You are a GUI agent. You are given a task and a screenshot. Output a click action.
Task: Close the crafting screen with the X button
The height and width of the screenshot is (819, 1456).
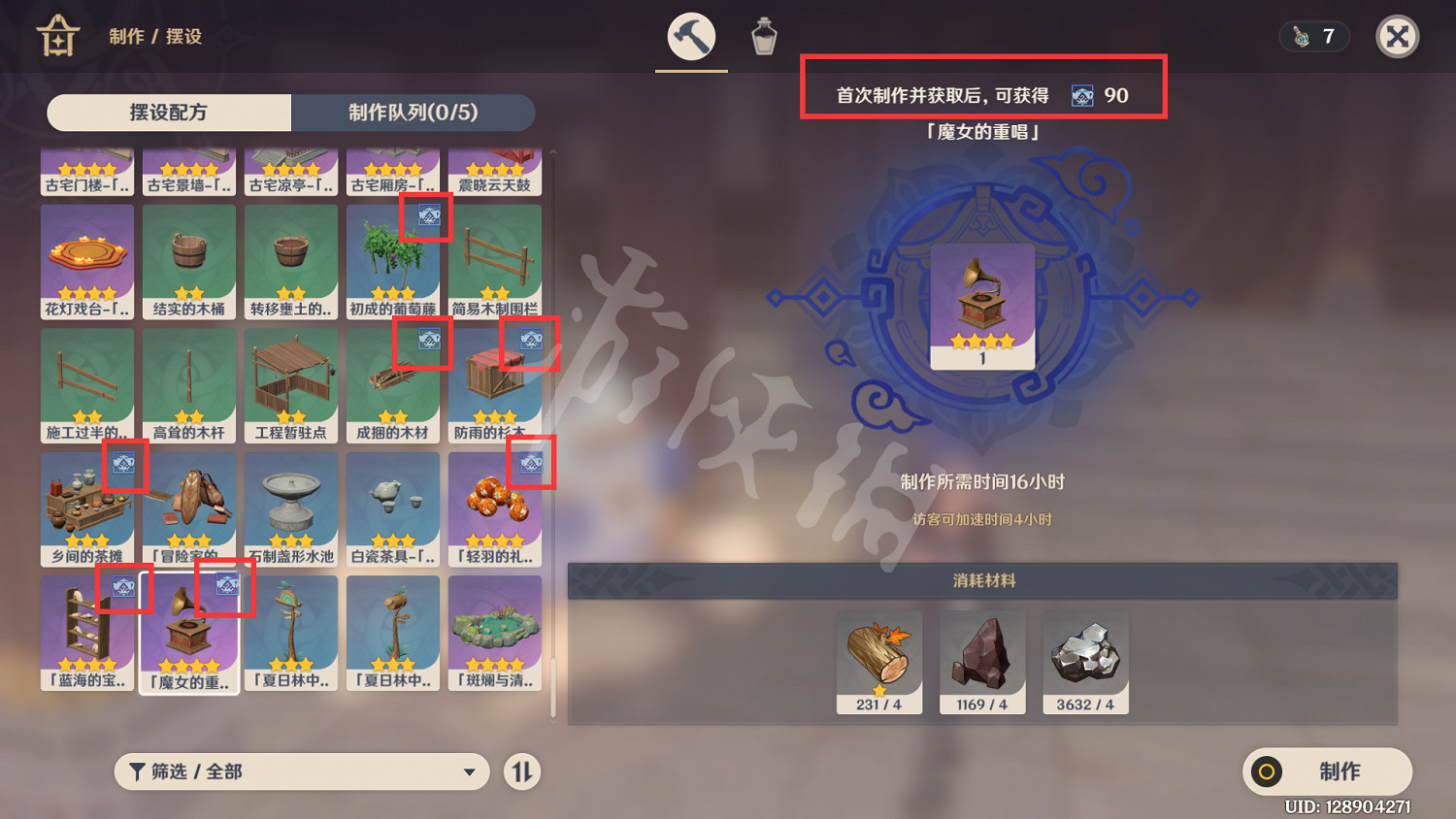coord(1398,37)
